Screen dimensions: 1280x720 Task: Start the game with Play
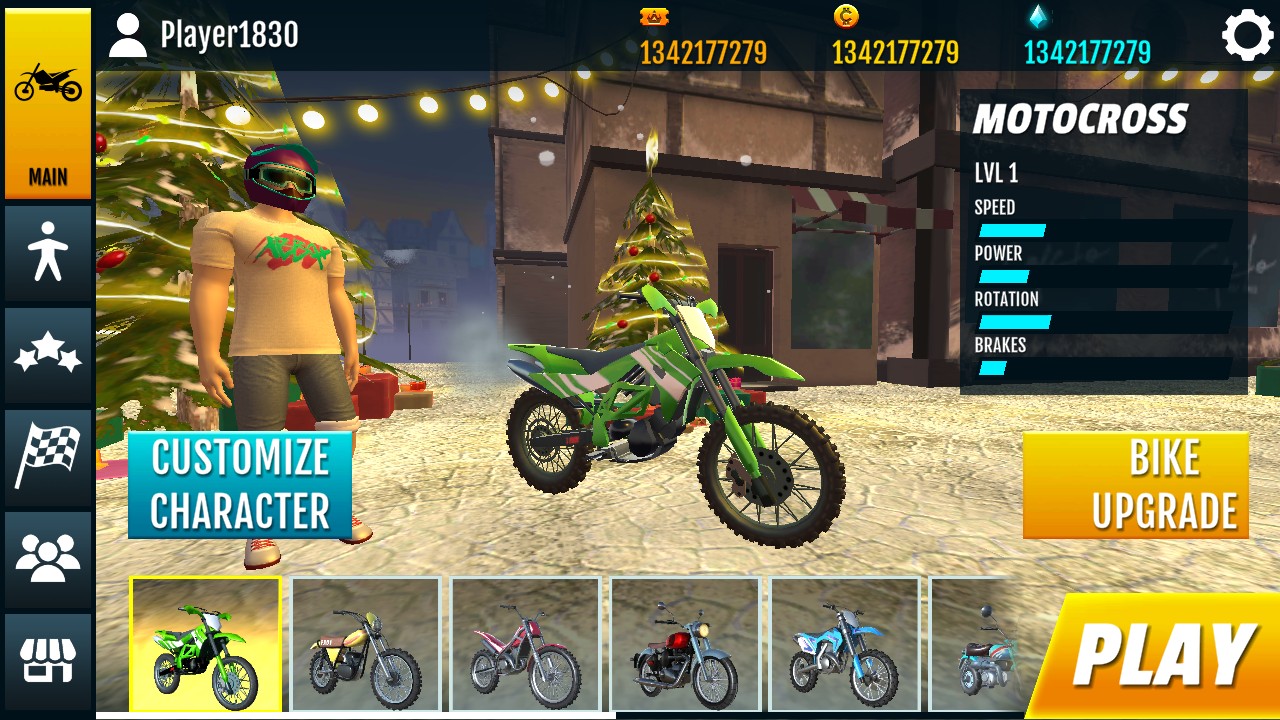click(x=1160, y=657)
